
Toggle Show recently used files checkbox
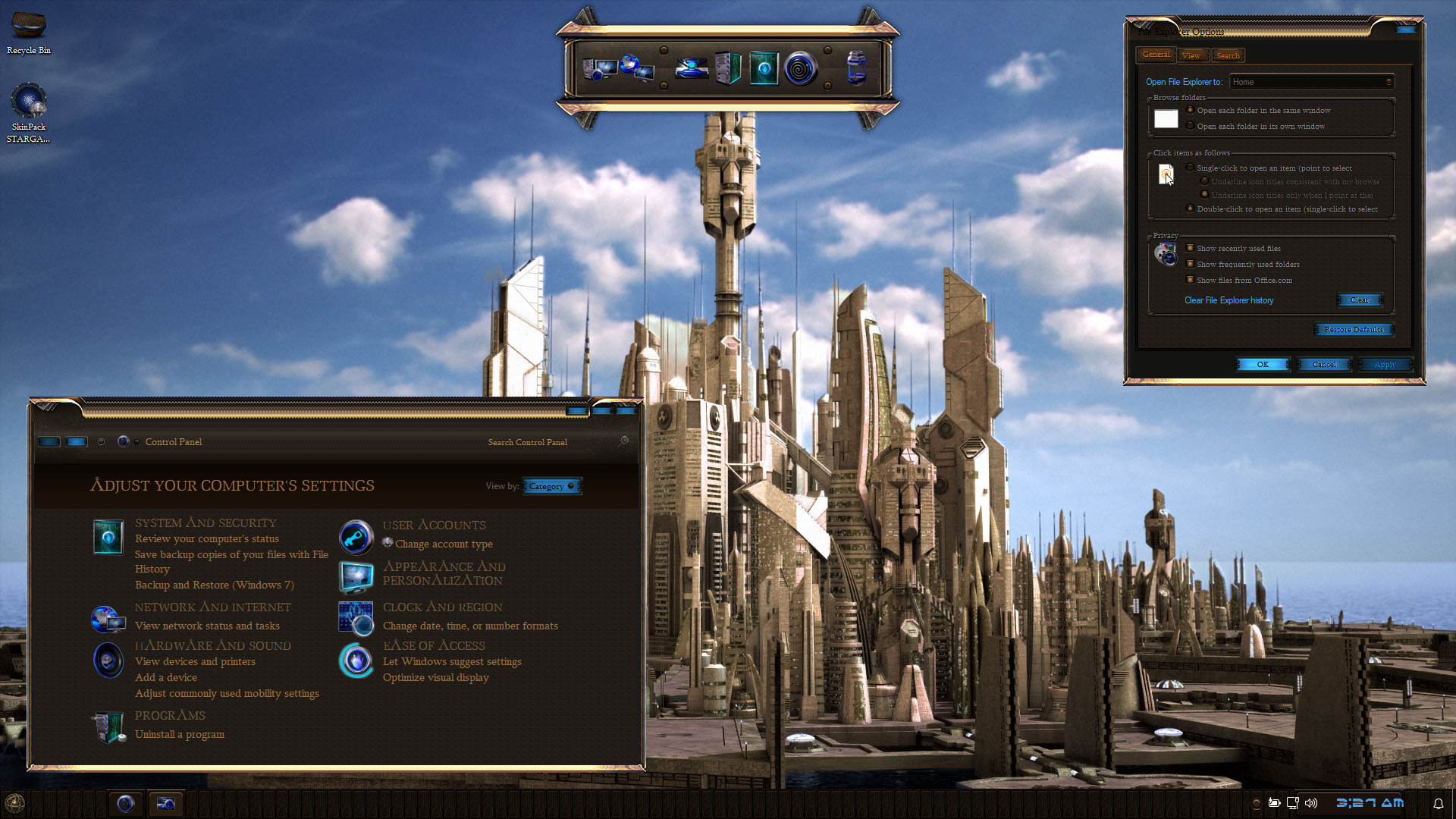click(x=1191, y=248)
